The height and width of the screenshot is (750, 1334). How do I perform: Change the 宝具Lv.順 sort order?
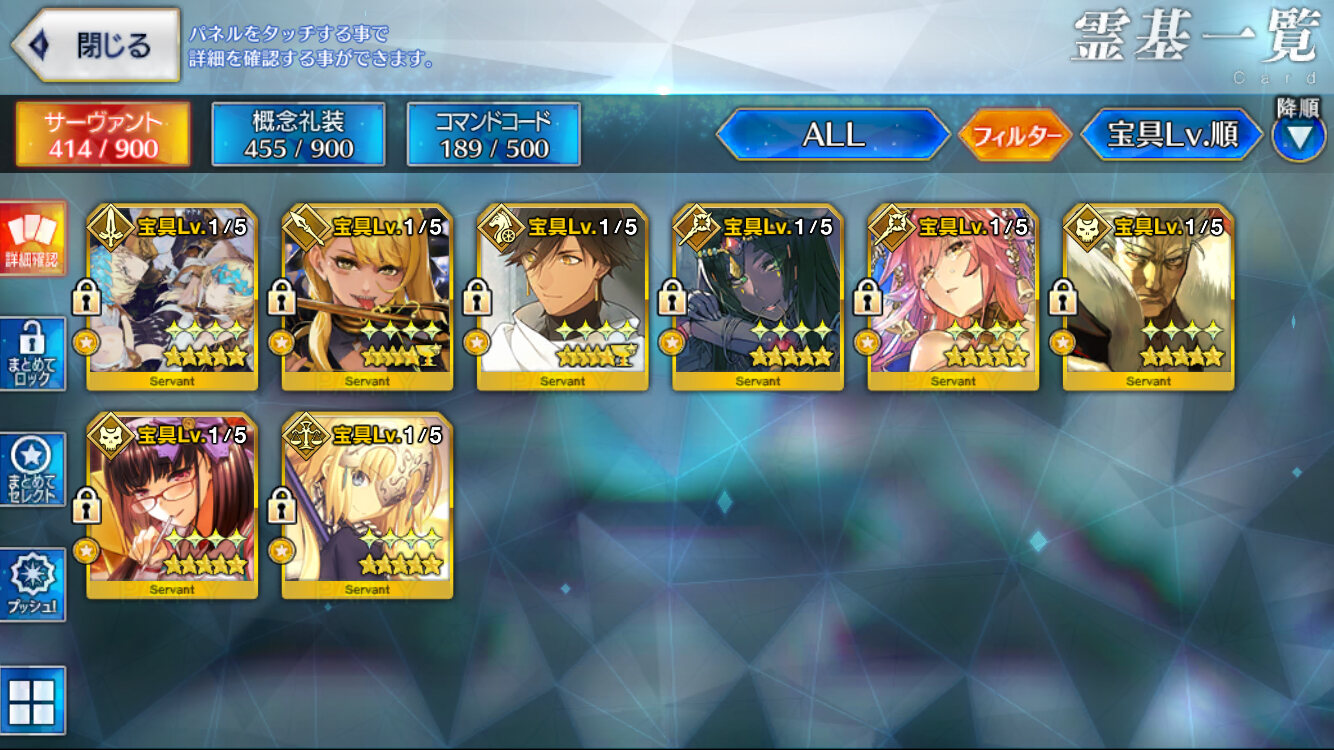(x=1171, y=135)
